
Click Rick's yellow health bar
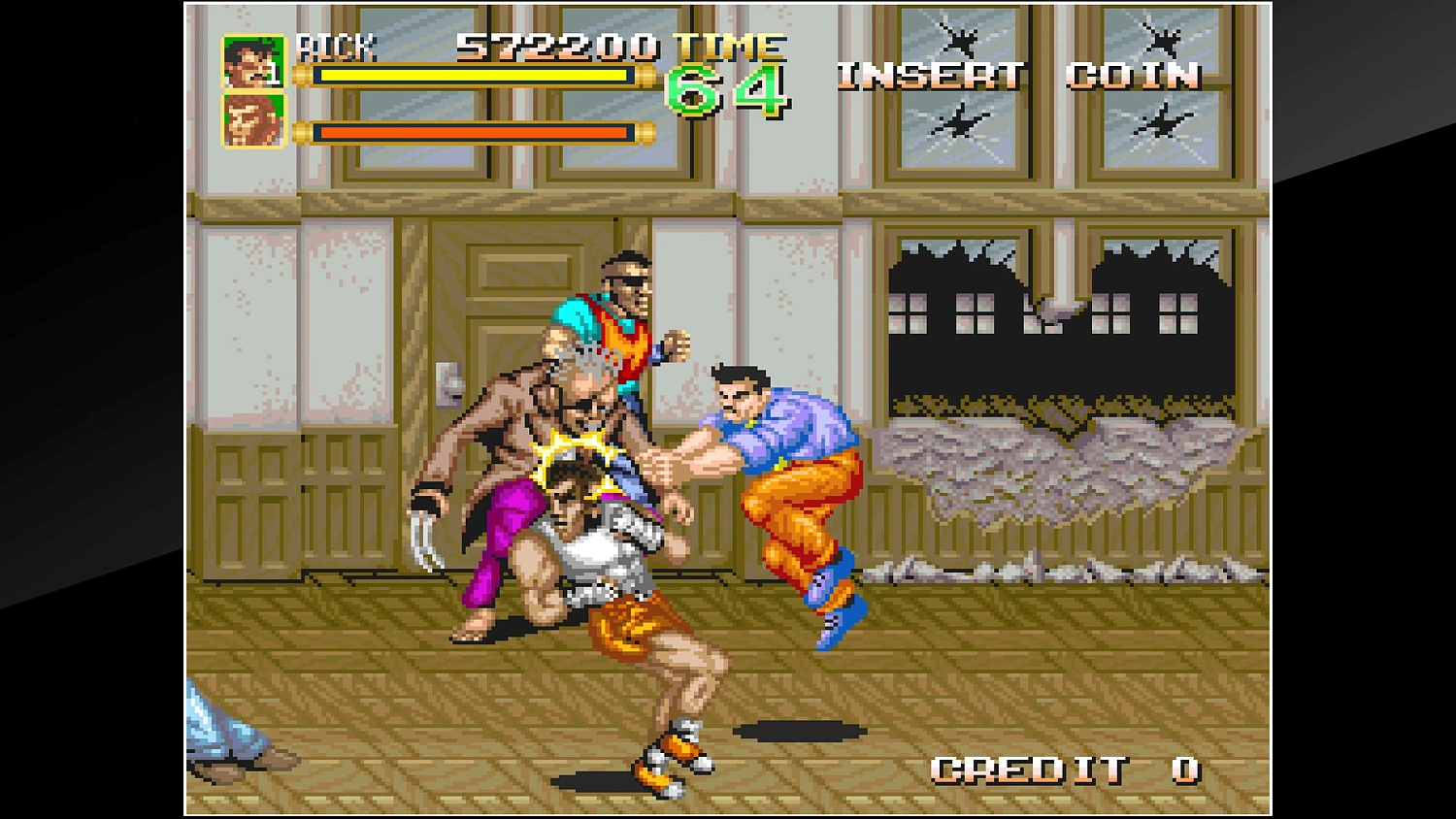tap(476, 78)
